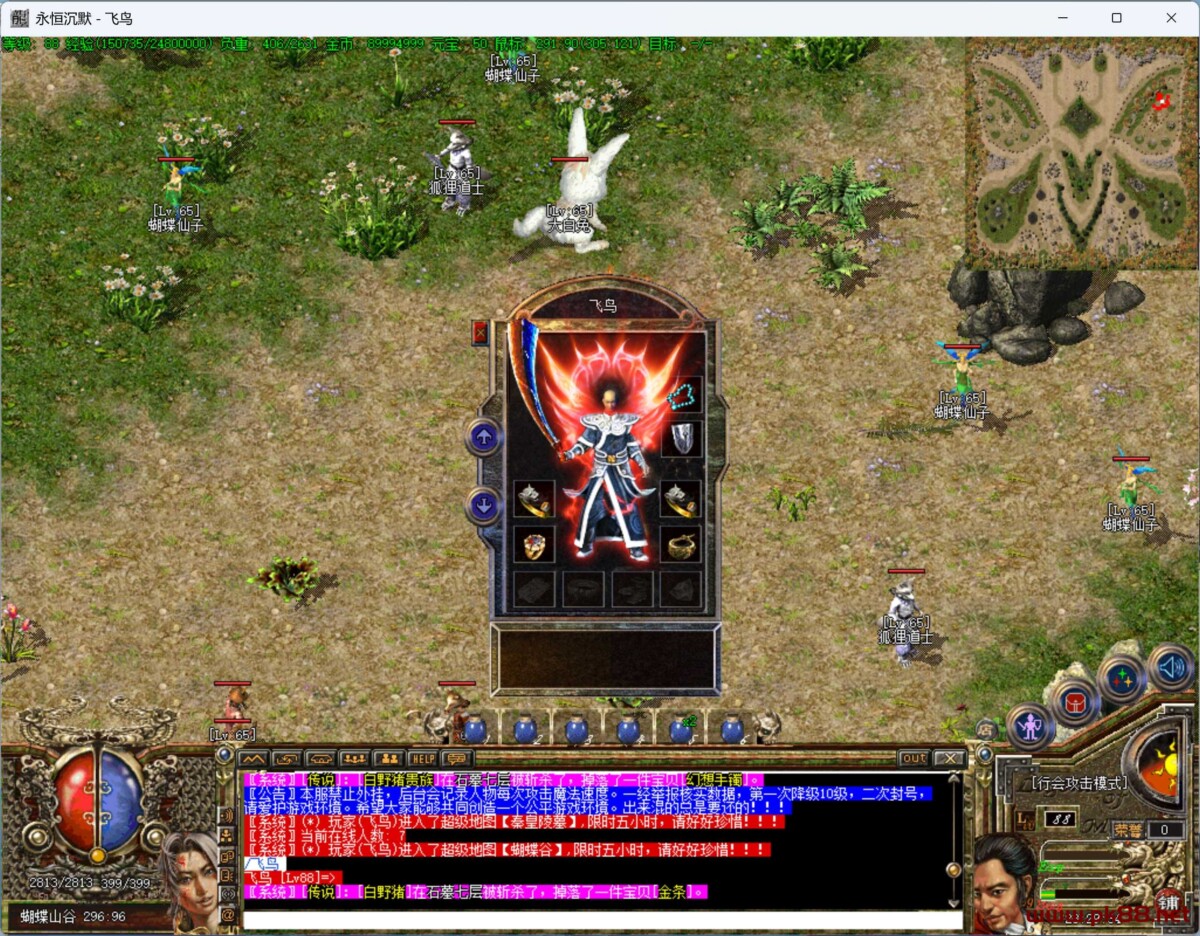Click the down arrow on character panel
The image size is (1200, 936).
click(x=484, y=506)
